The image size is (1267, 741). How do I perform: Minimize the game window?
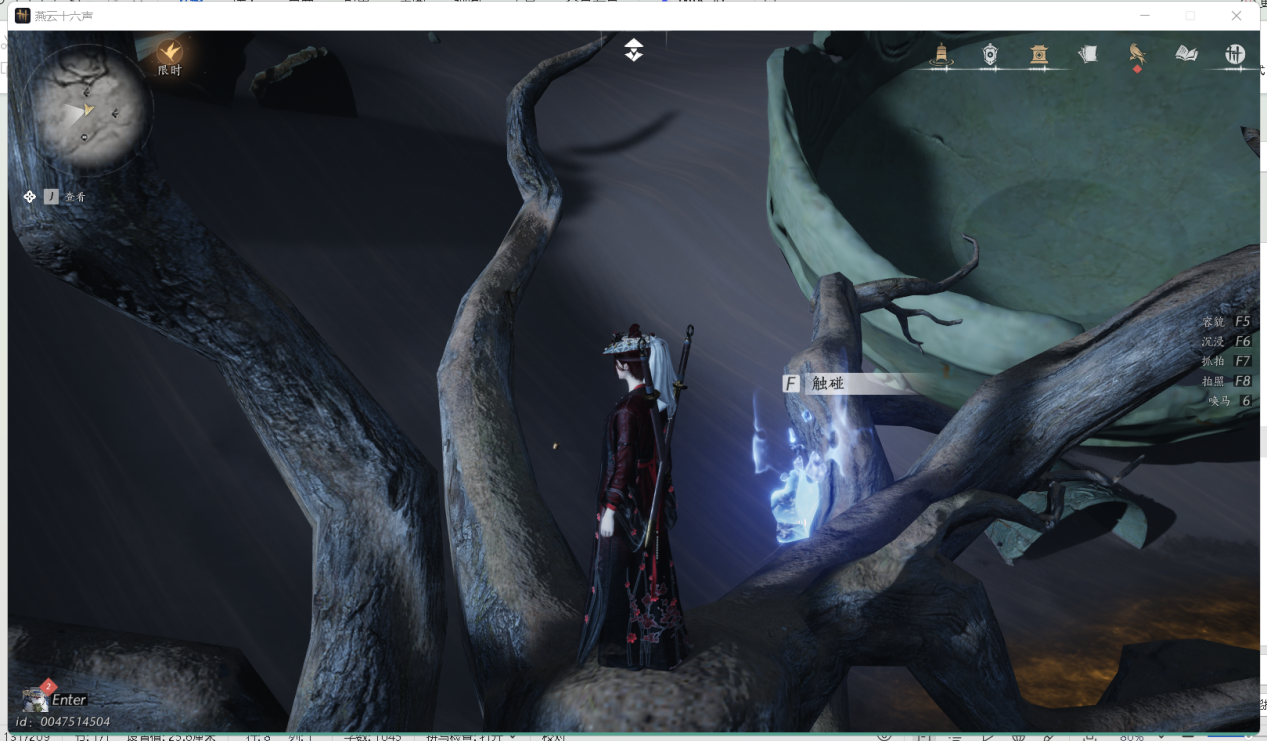1145,16
